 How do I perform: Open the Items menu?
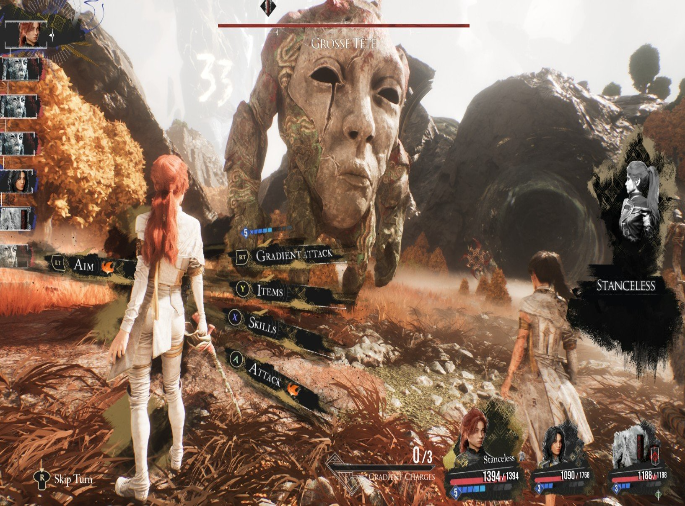(x=270, y=291)
